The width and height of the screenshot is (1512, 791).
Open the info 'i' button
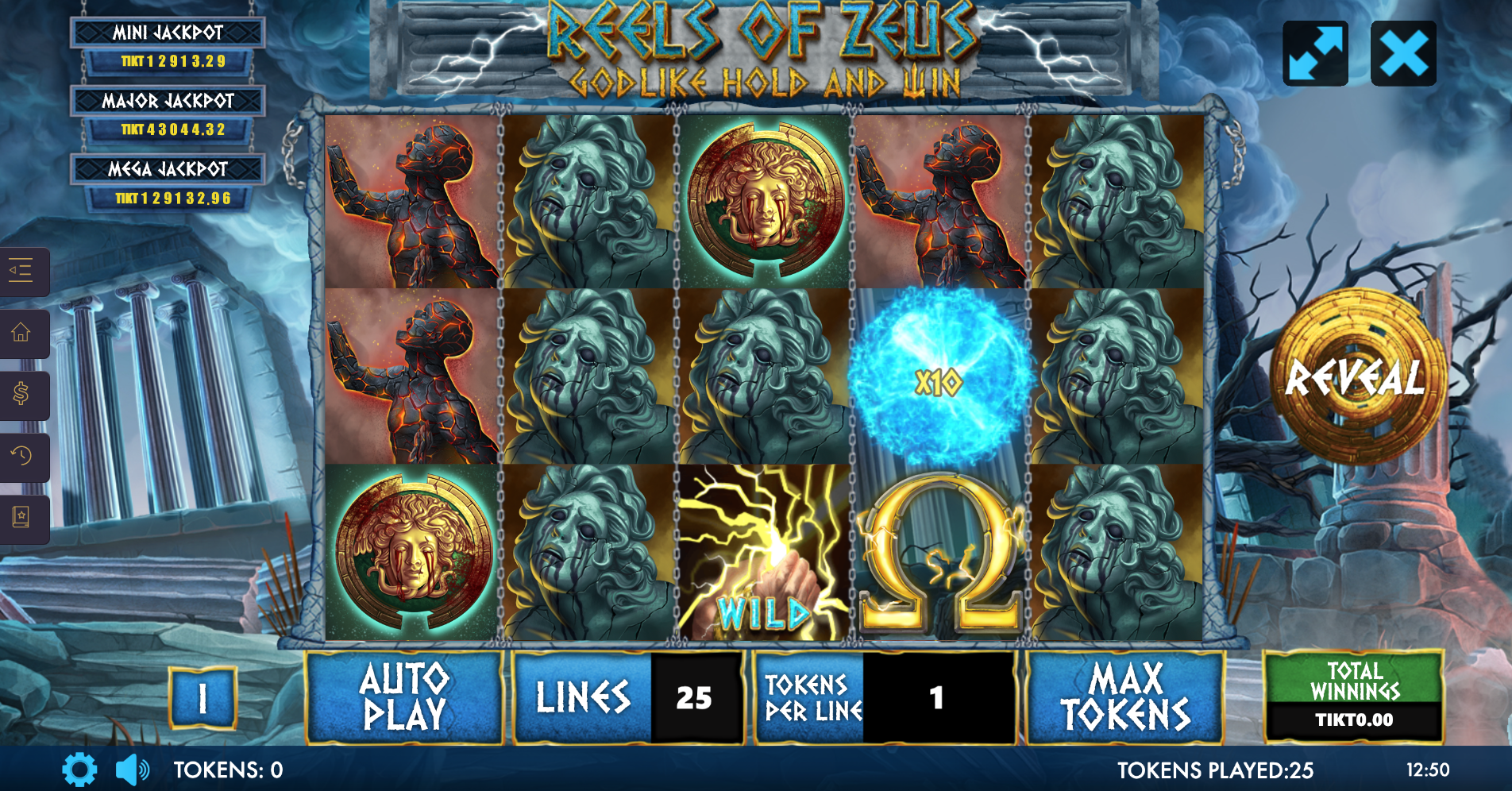(202, 698)
